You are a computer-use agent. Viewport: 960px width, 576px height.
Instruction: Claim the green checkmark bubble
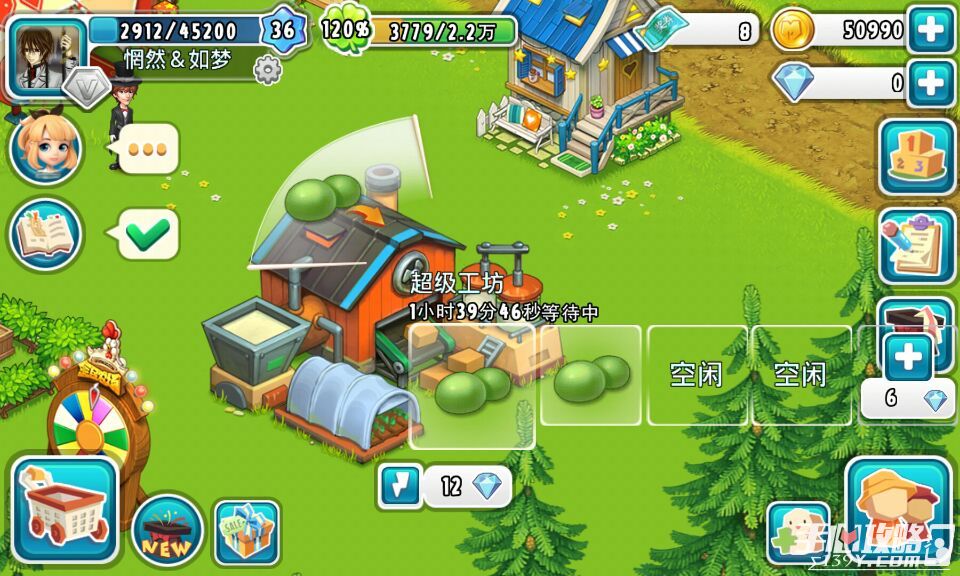148,234
